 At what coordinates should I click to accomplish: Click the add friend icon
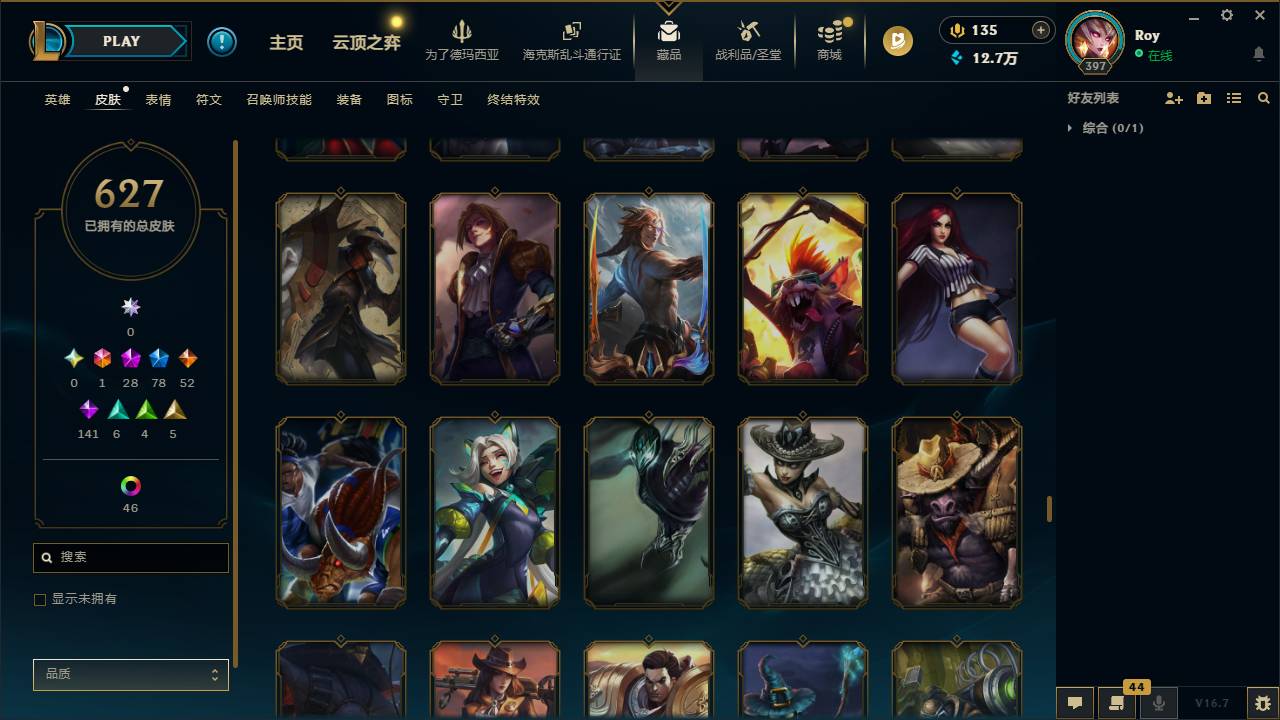1171,98
